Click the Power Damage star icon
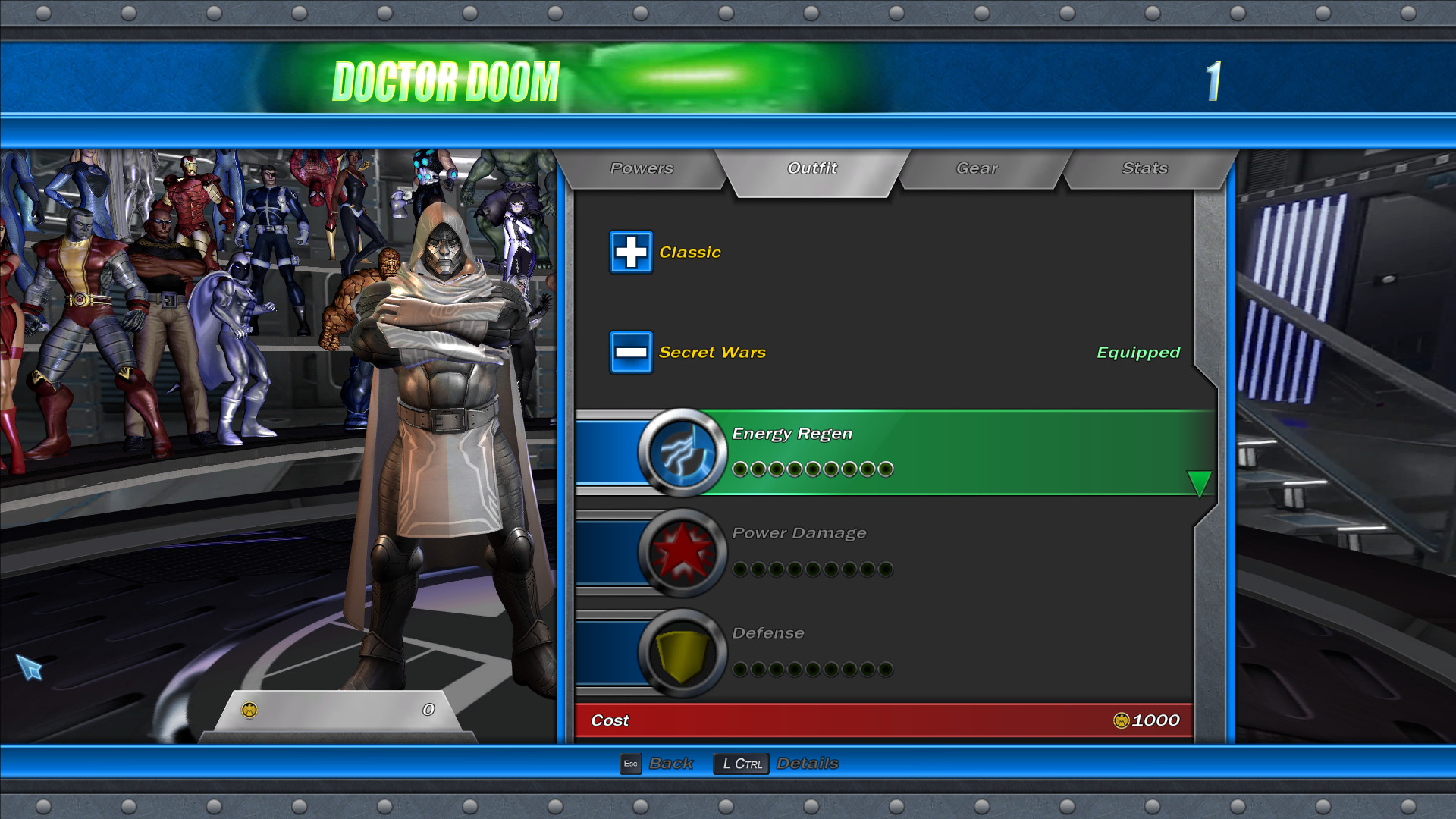1456x819 pixels. pos(681,552)
